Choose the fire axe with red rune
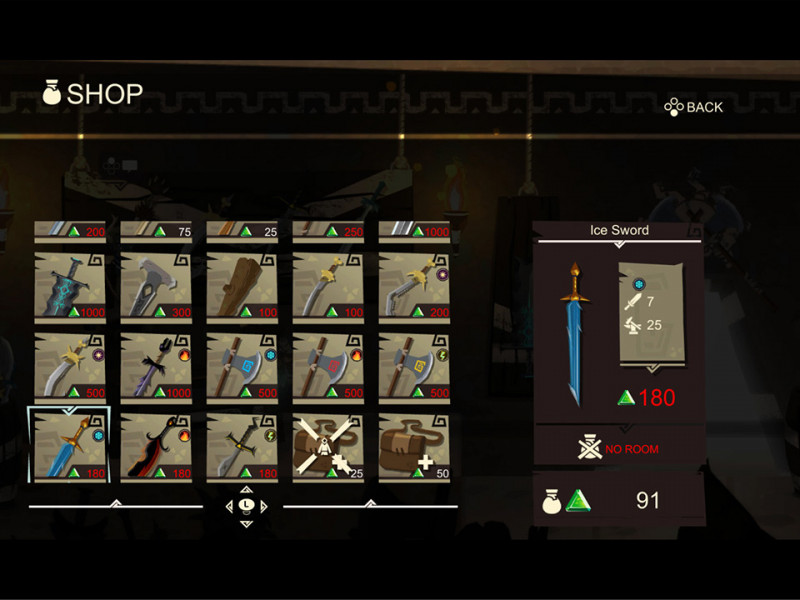 point(328,366)
